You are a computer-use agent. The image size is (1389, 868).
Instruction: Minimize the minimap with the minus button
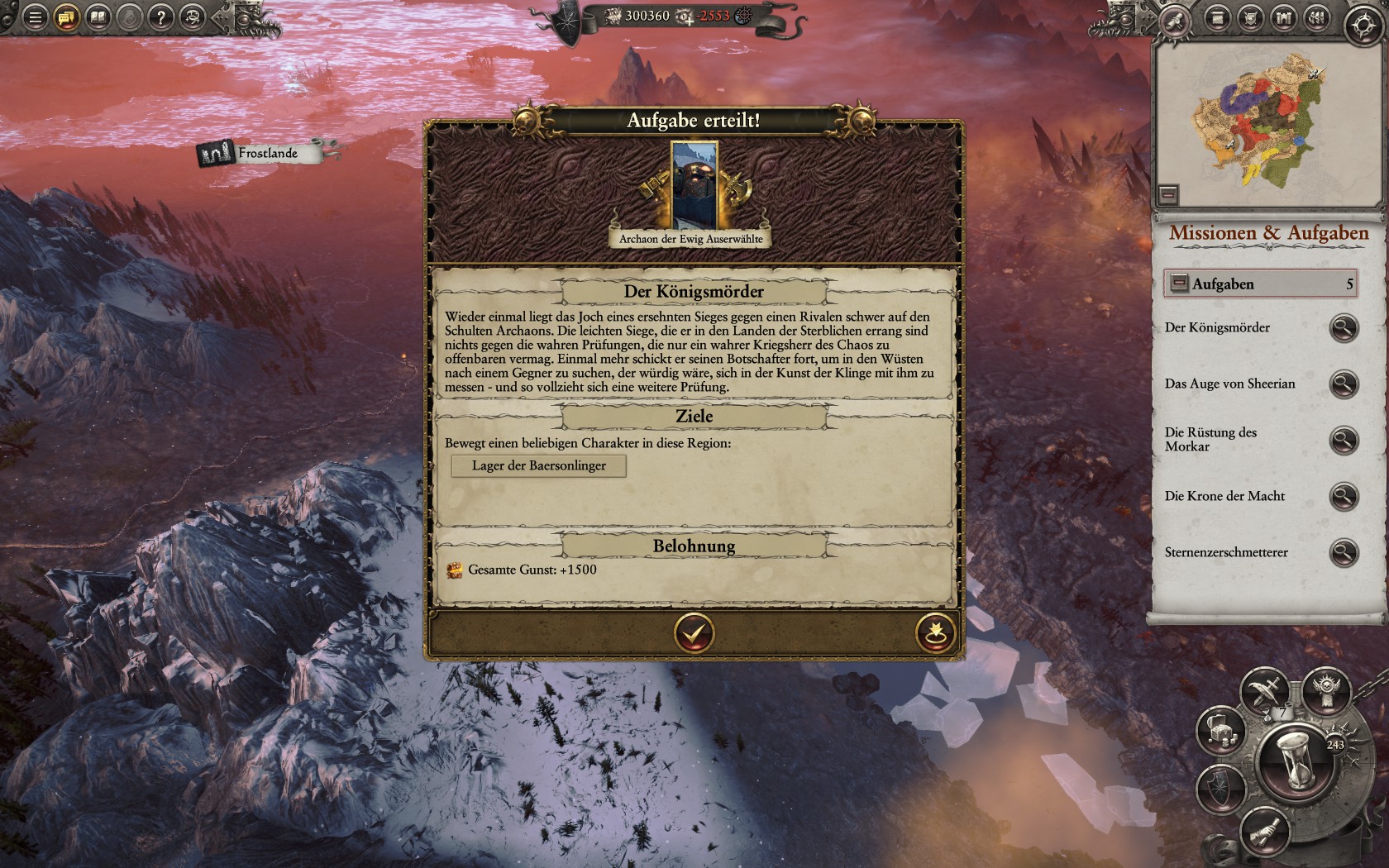1168,195
